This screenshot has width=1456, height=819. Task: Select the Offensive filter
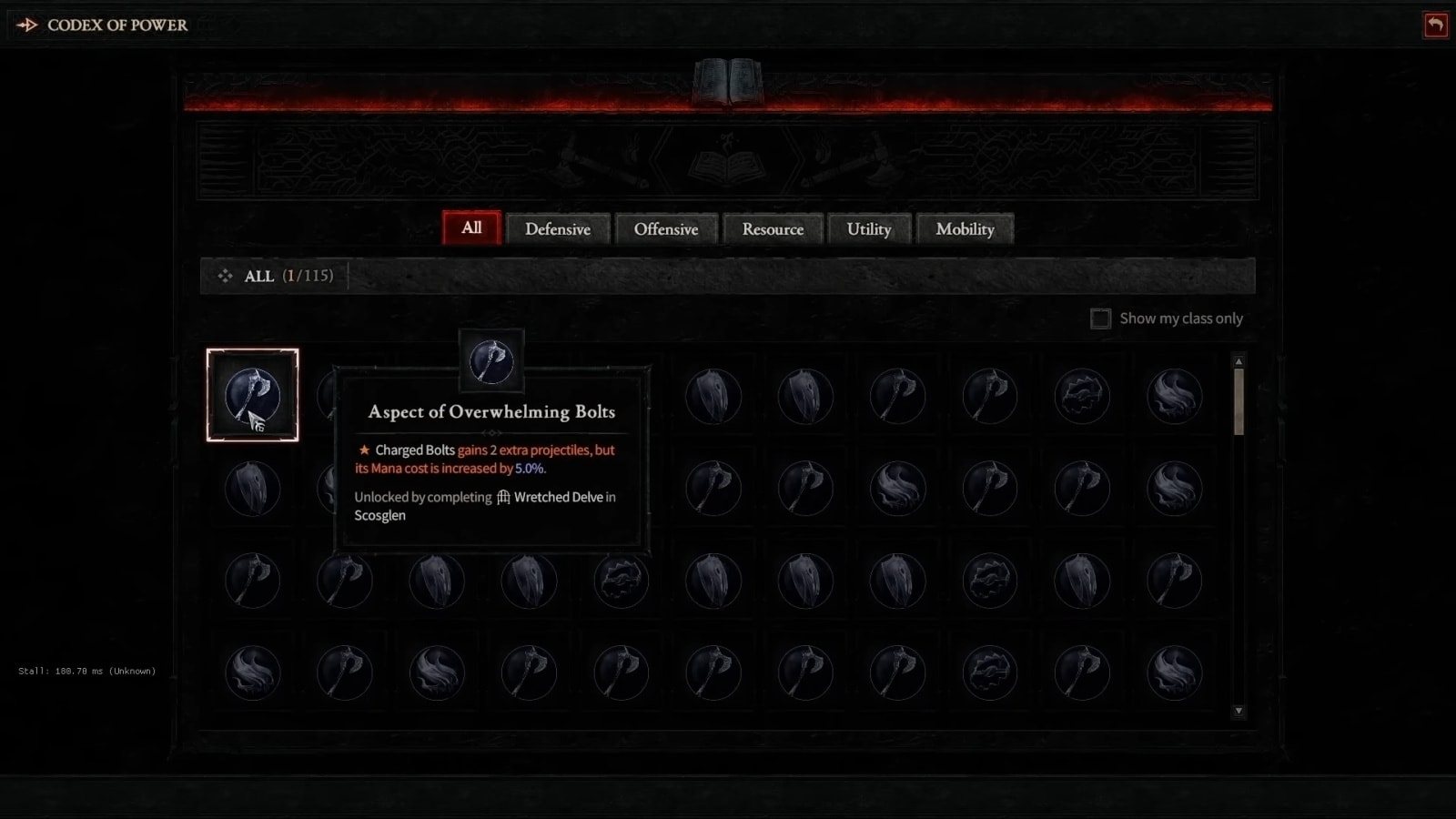click(667, 229)
